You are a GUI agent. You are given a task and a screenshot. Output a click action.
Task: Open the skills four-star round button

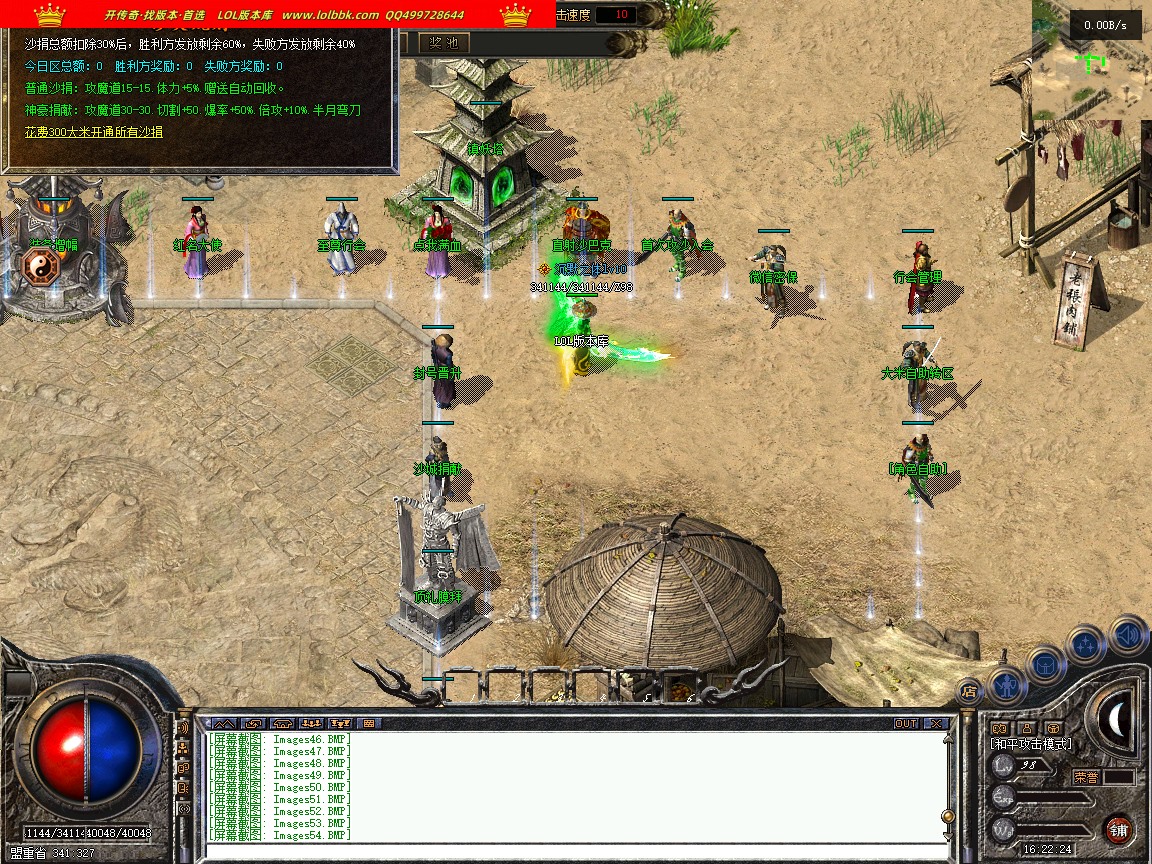click(x=1086, y=645)
